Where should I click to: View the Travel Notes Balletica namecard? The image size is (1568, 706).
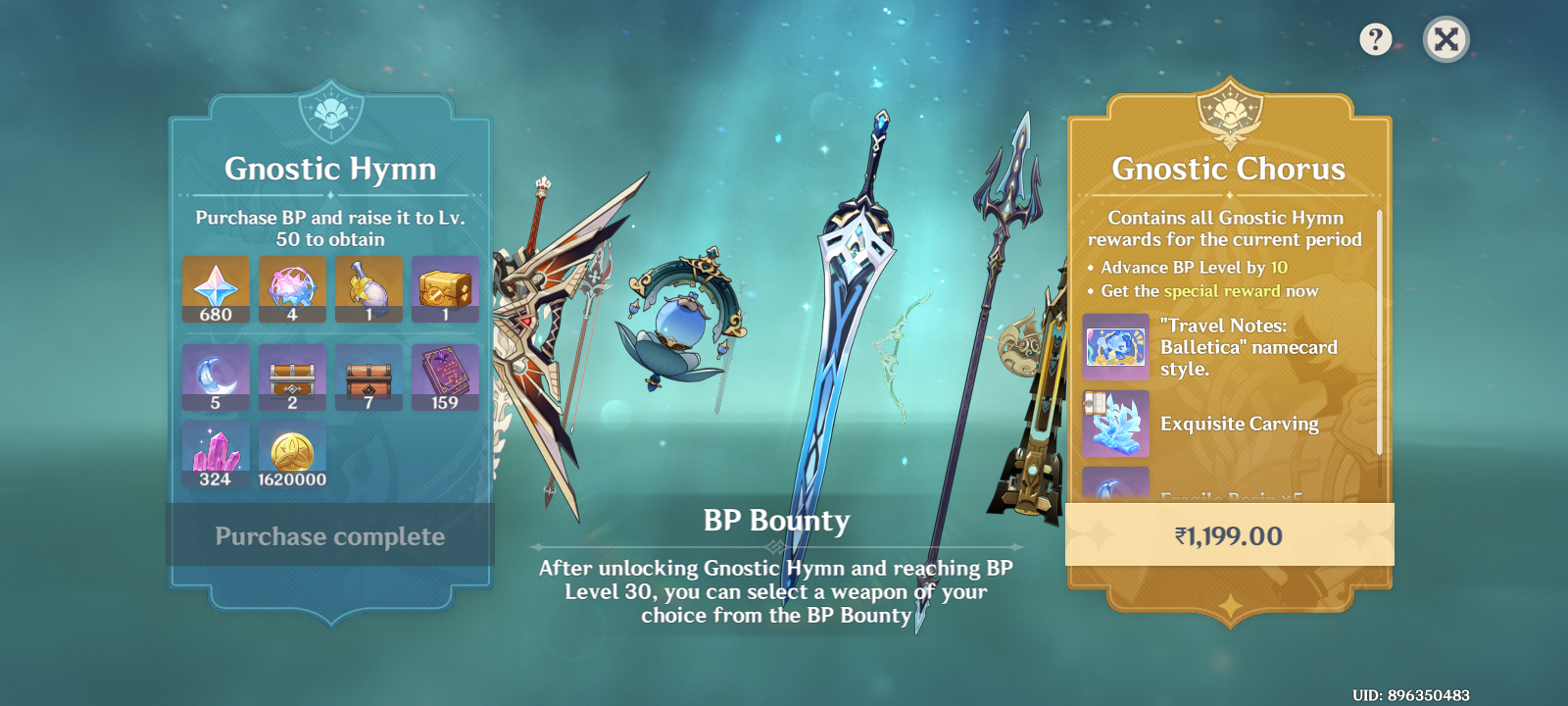pyautogui.click(x=1115, y=347)
